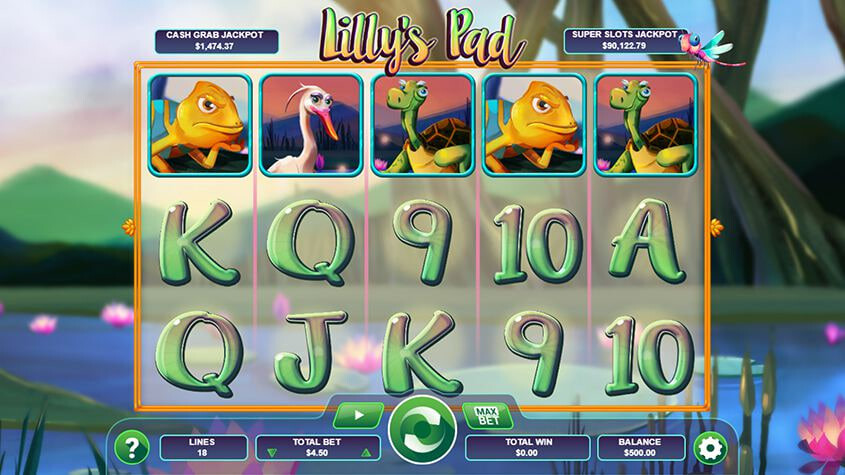Select the Max Bet button
The image size is (845, 475).
pos(487,414)
